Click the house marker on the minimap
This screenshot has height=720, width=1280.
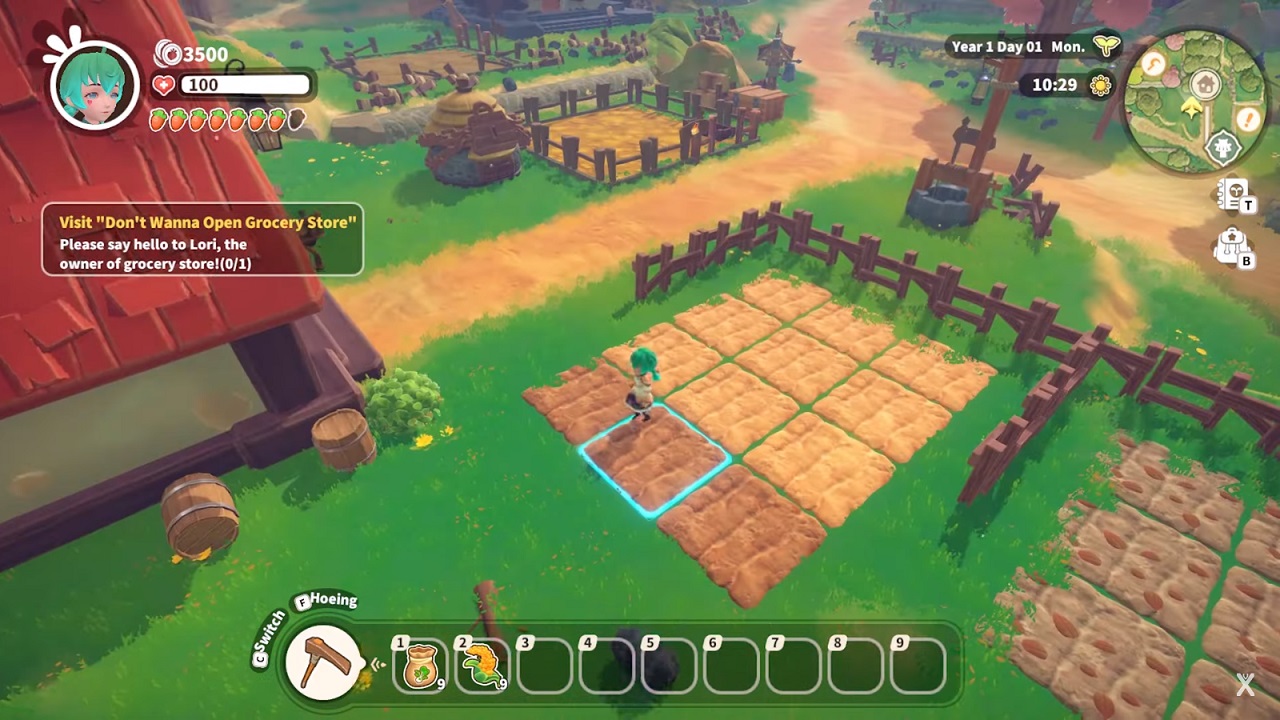[1204, 84]
